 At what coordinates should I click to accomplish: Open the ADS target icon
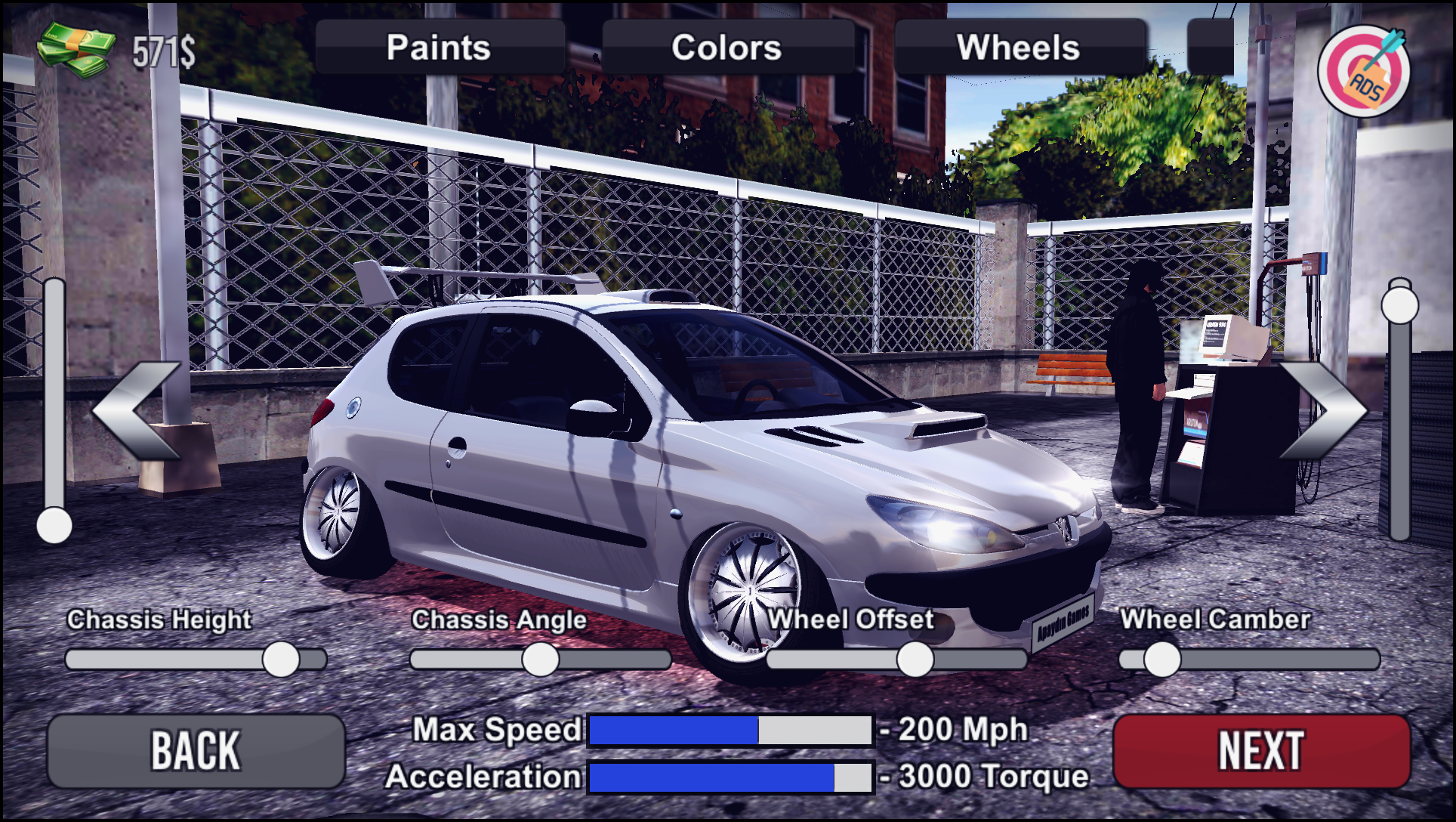[x=1368, y=71]
